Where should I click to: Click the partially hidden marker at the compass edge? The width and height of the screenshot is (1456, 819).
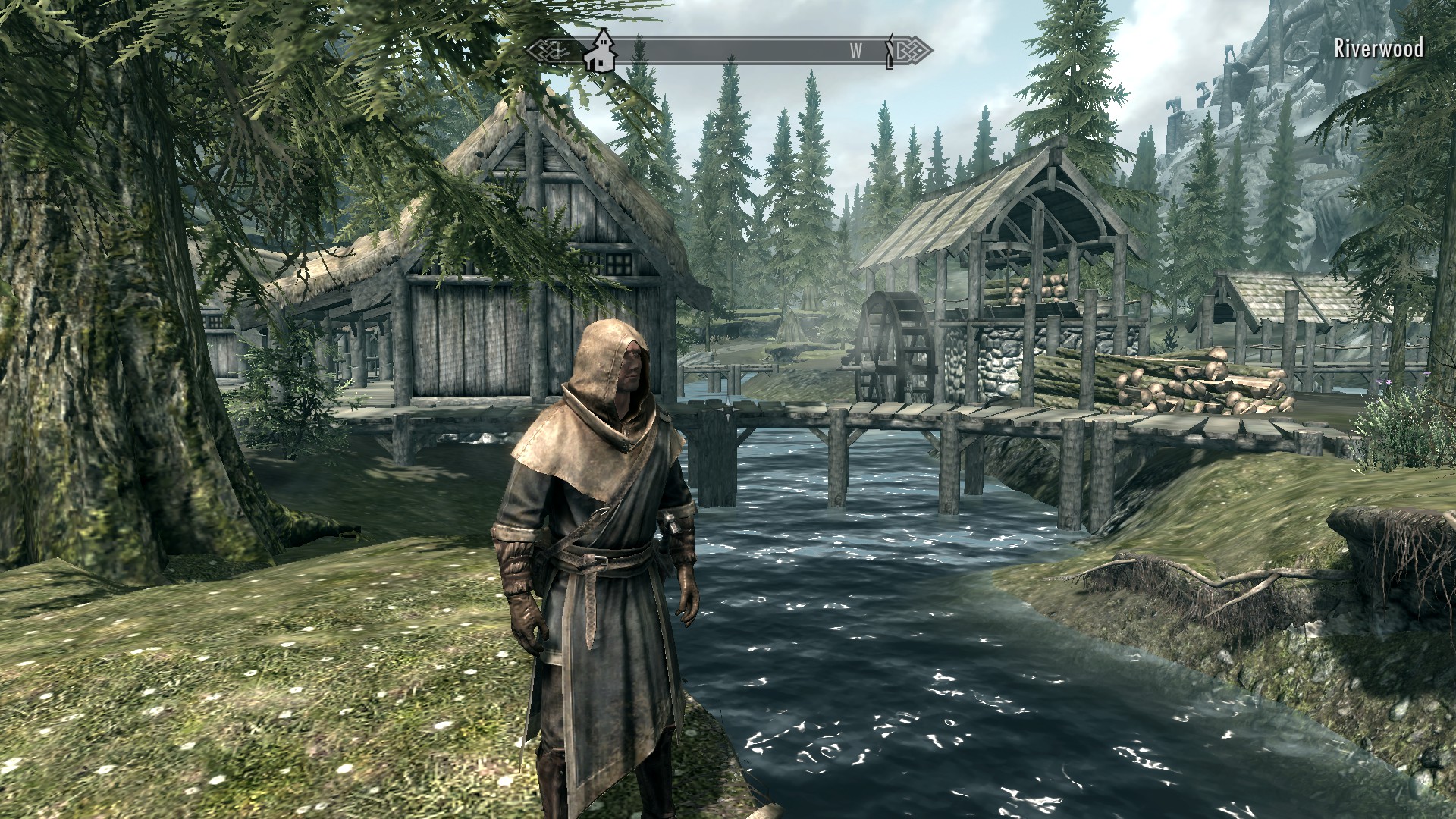click(x=890, y=51)
